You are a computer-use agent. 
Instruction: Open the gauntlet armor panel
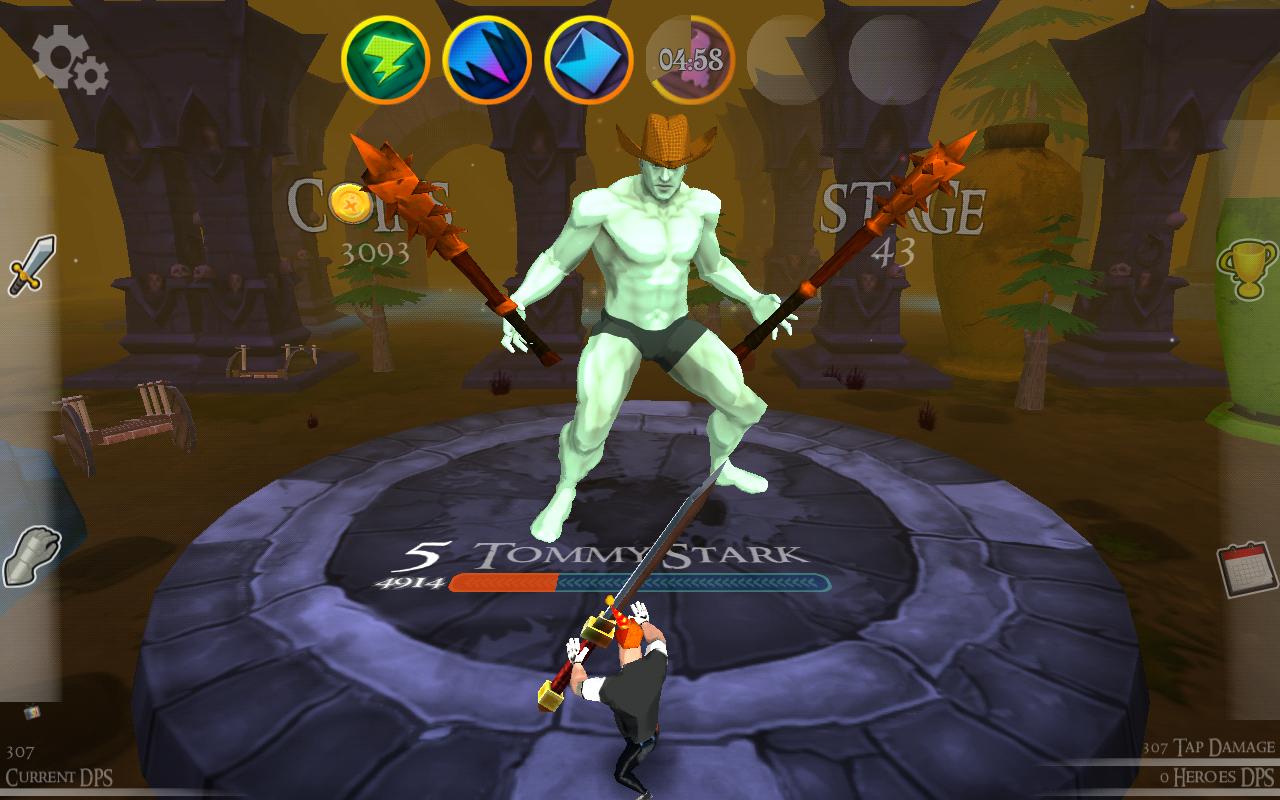tap(30, 556)
